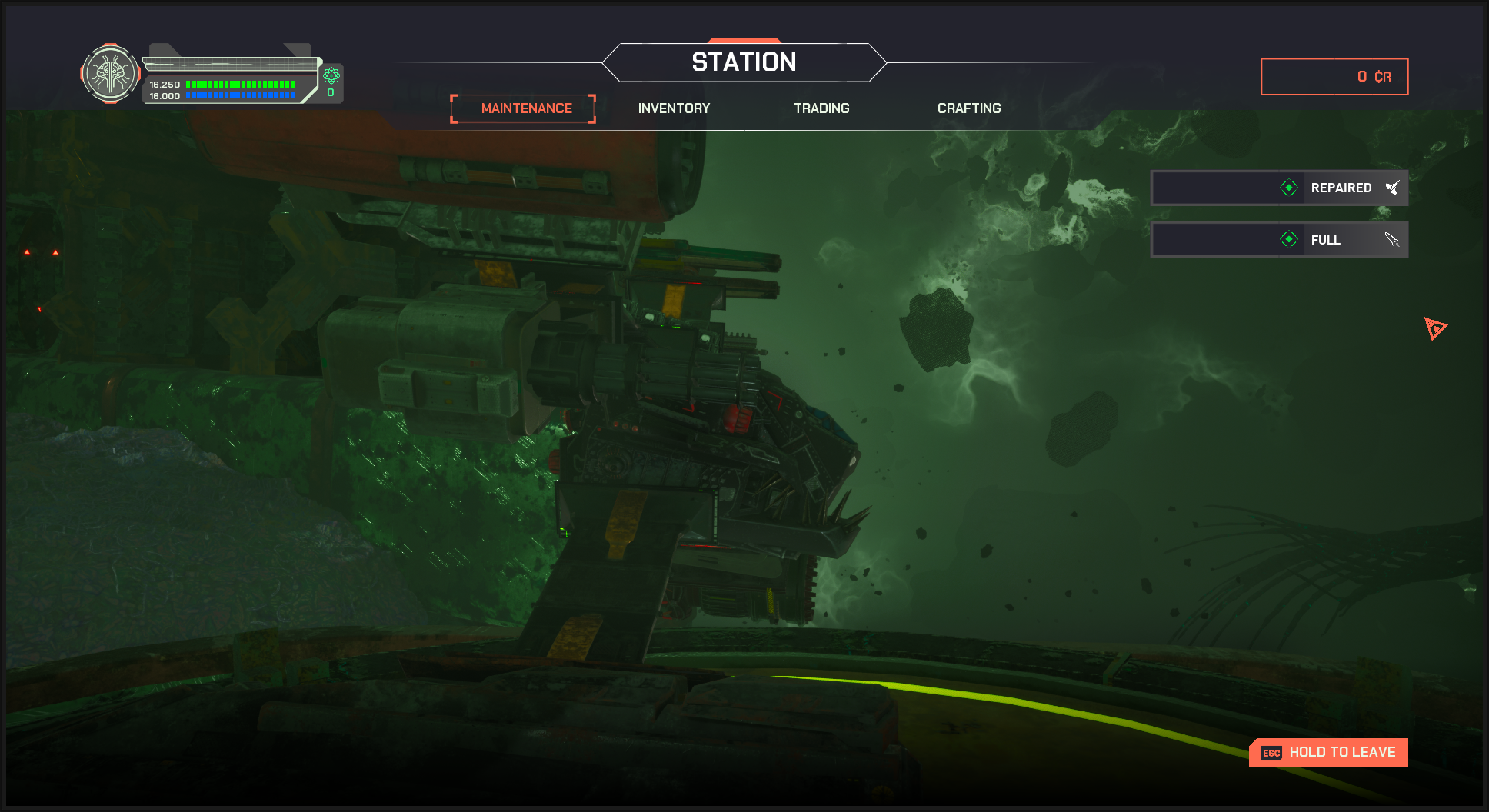Open the CRAFTING tab
This screenshot has height=812, width=1489.
pyautogui.click(x=969, y=108)
